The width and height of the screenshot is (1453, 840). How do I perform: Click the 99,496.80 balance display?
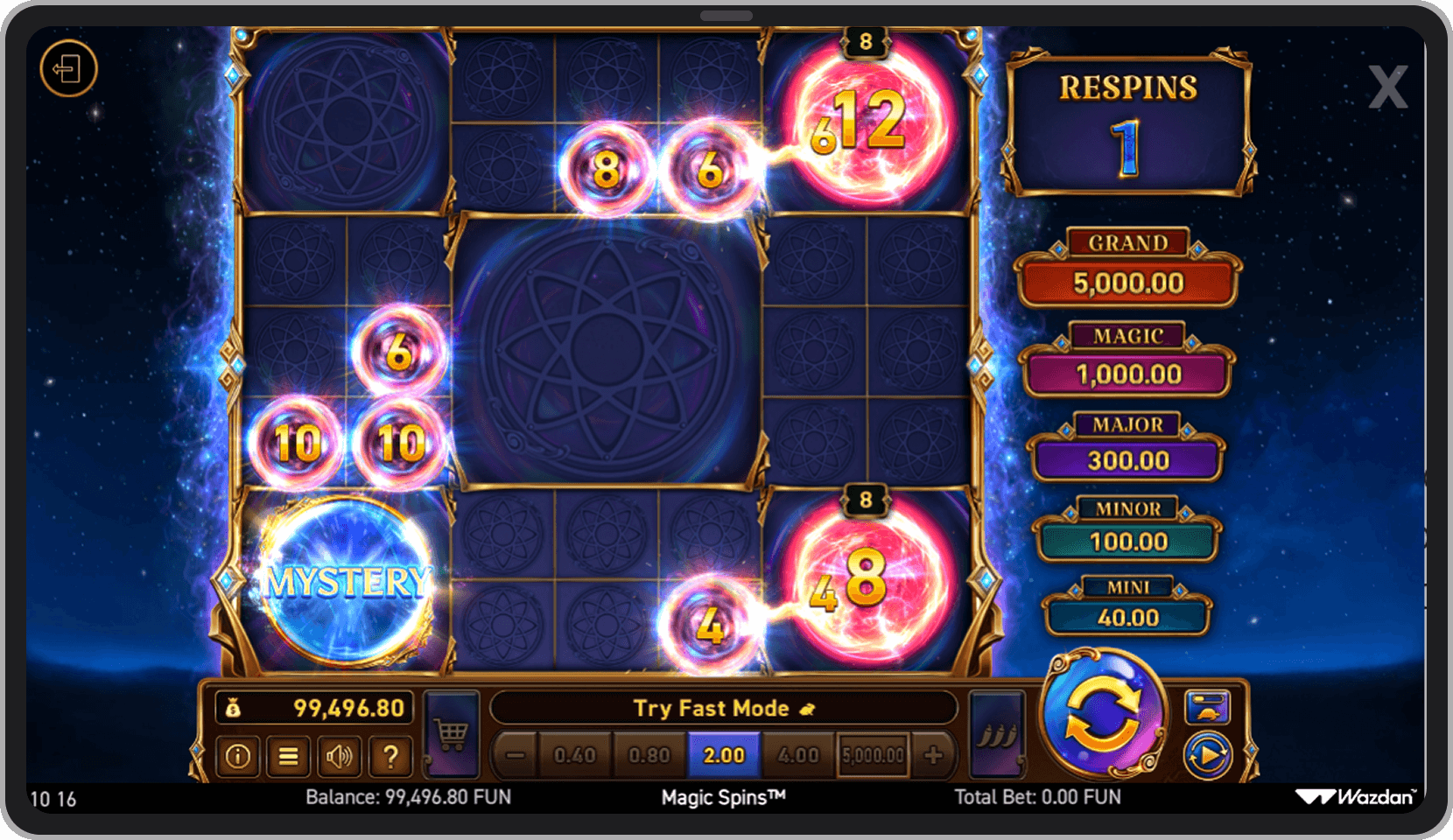pos(315,708)
